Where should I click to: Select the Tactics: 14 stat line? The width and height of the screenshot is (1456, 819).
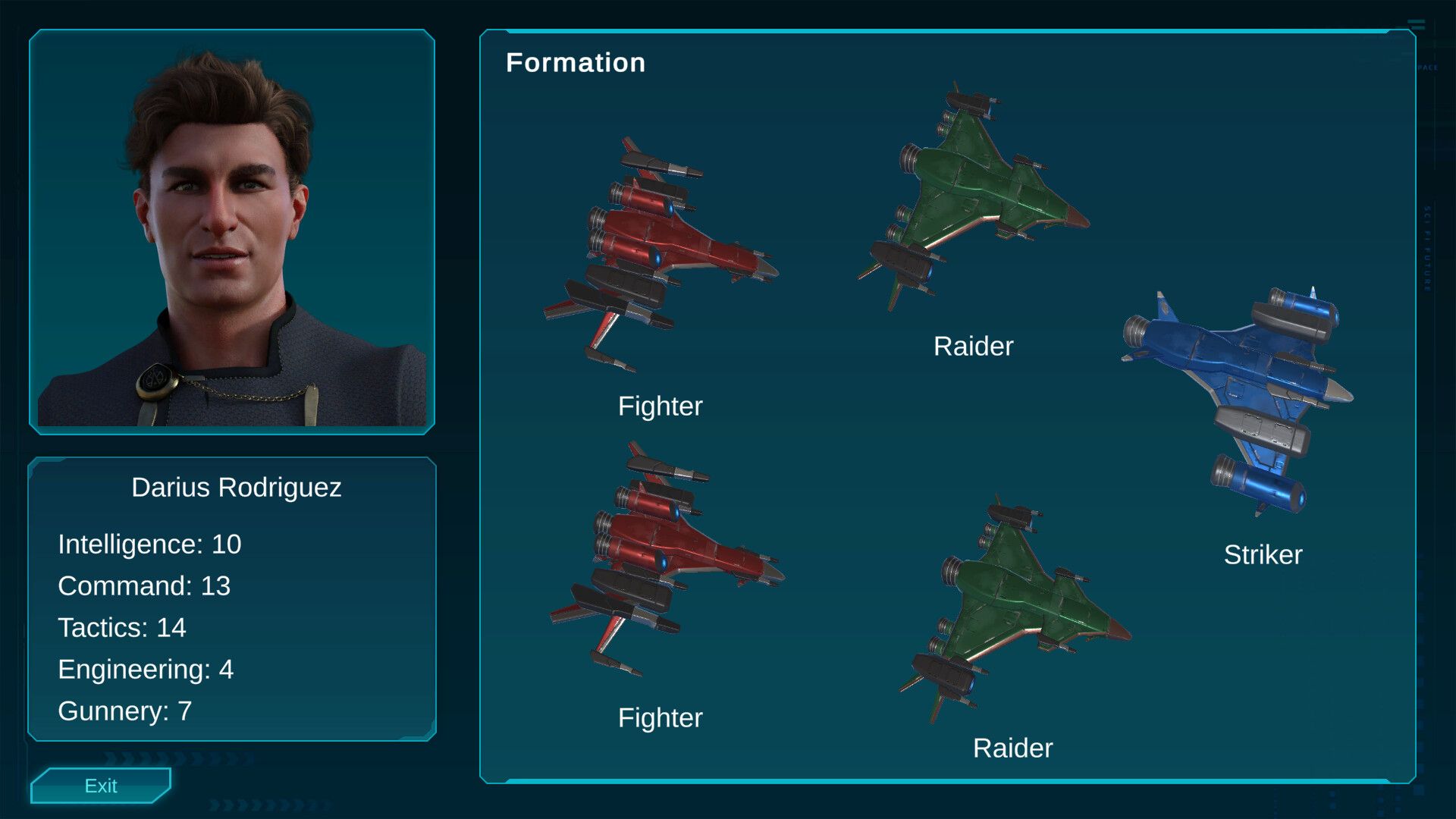click(x=124, y=628)
